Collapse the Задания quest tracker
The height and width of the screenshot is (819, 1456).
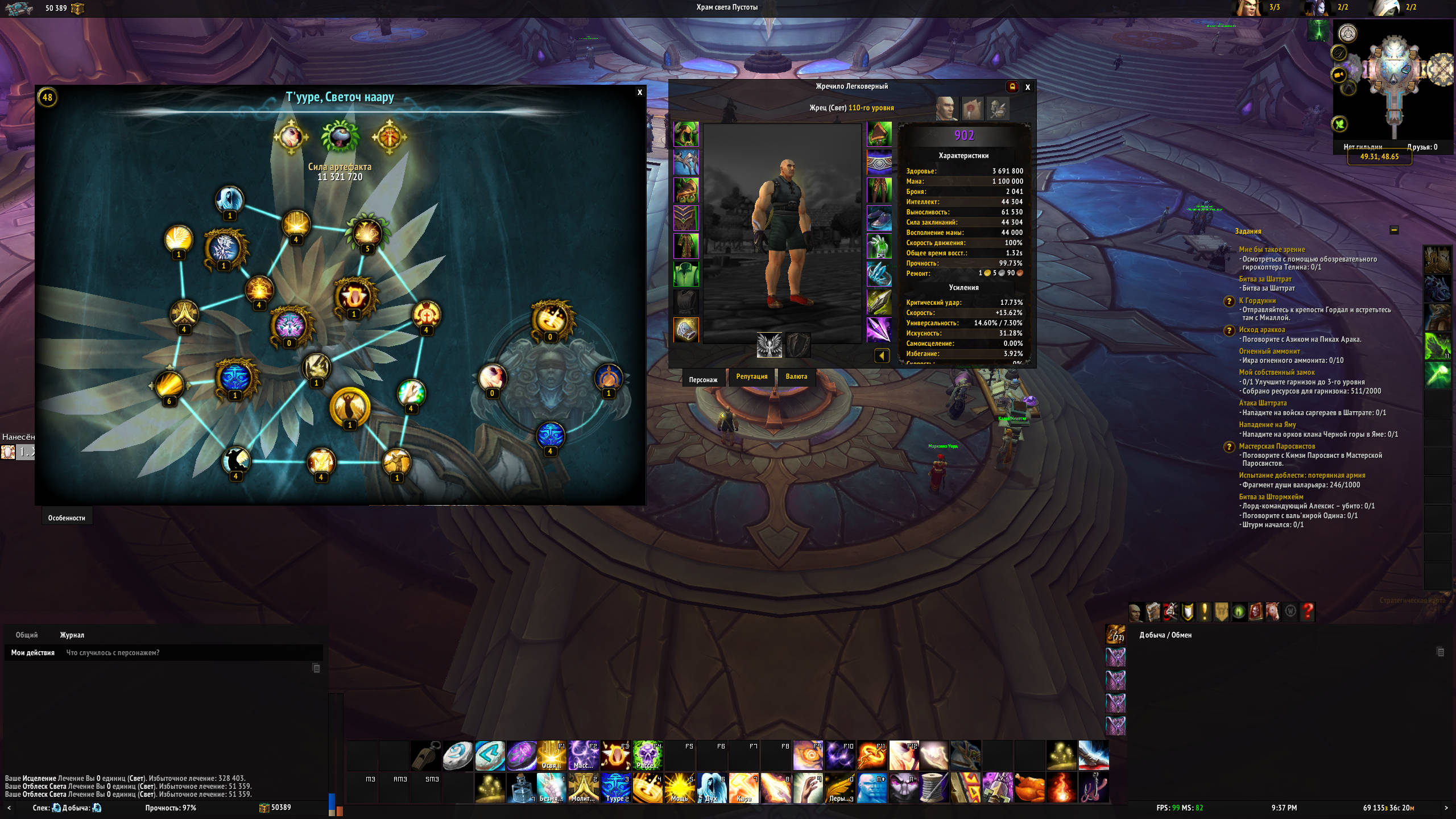(1394, 230)
